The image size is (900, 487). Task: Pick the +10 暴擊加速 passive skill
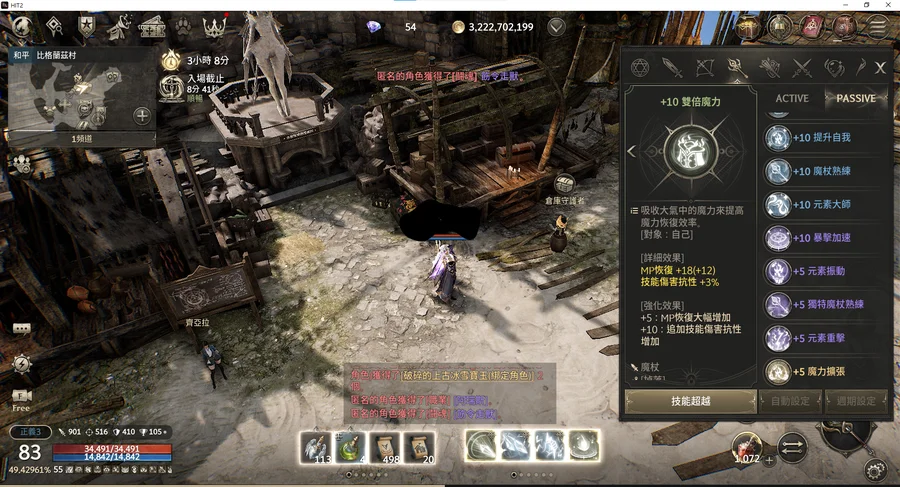click(x=820, y=238)
